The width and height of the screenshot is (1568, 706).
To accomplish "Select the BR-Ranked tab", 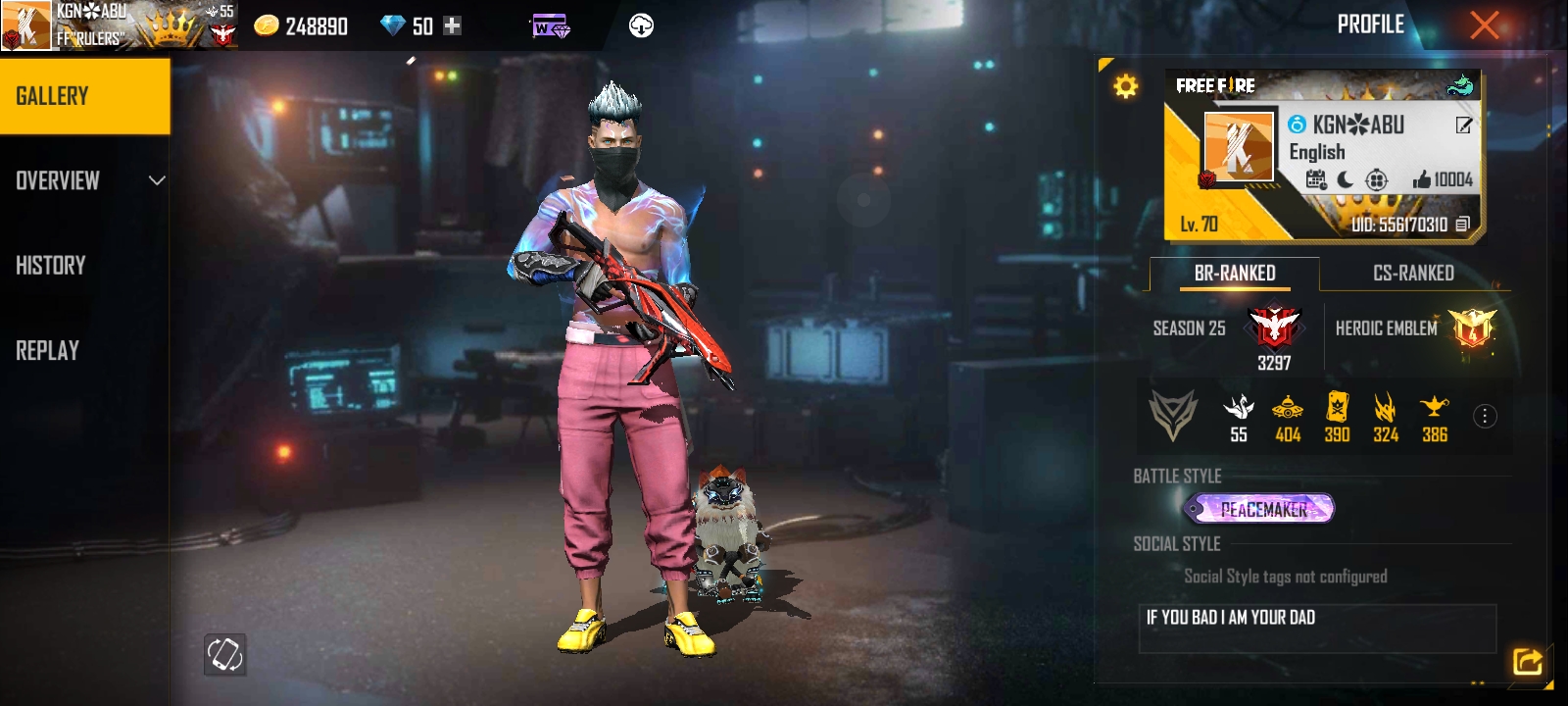I will click(1235, 274).
